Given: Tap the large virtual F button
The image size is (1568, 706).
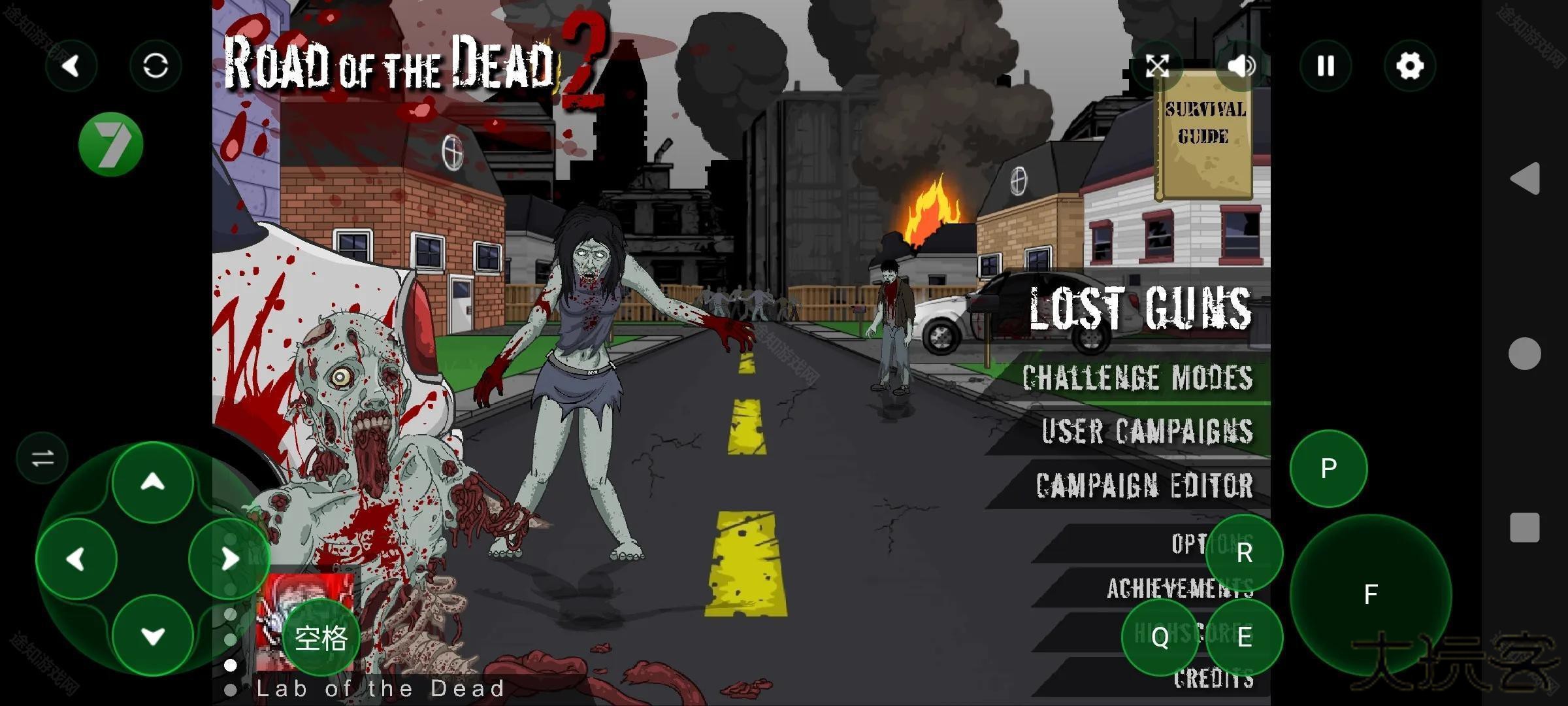Looking at the screenshot, I should [x=1371, y=594].
